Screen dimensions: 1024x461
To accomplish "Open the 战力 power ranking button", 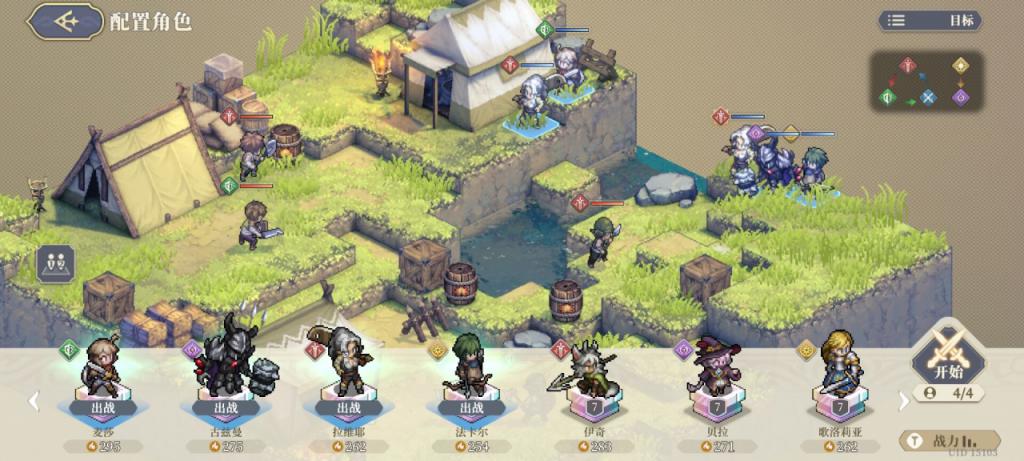I will 950,440.
